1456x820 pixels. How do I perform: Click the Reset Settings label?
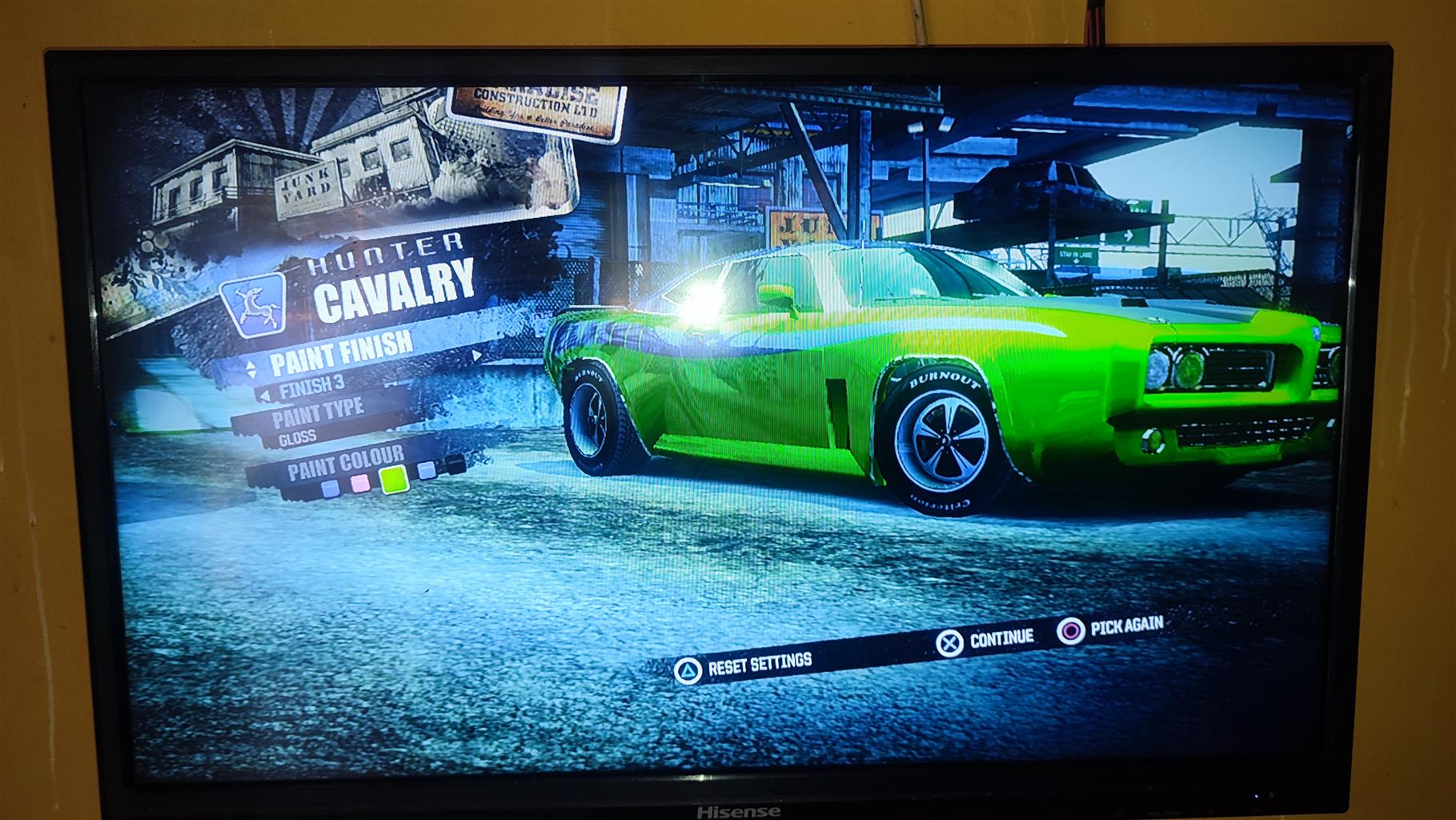760,662
